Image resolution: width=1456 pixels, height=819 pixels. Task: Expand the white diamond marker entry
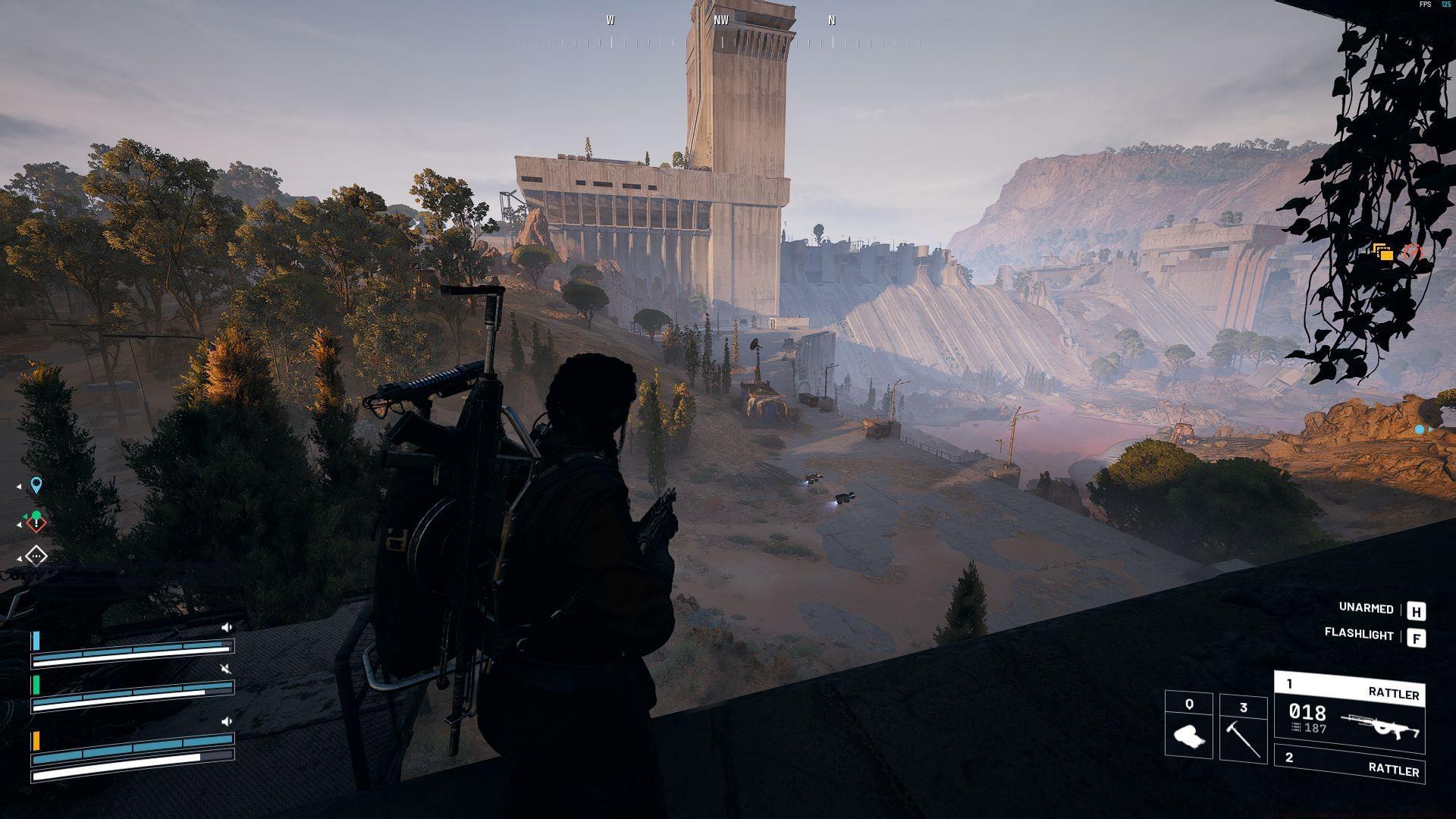click(x=20, y=559)
